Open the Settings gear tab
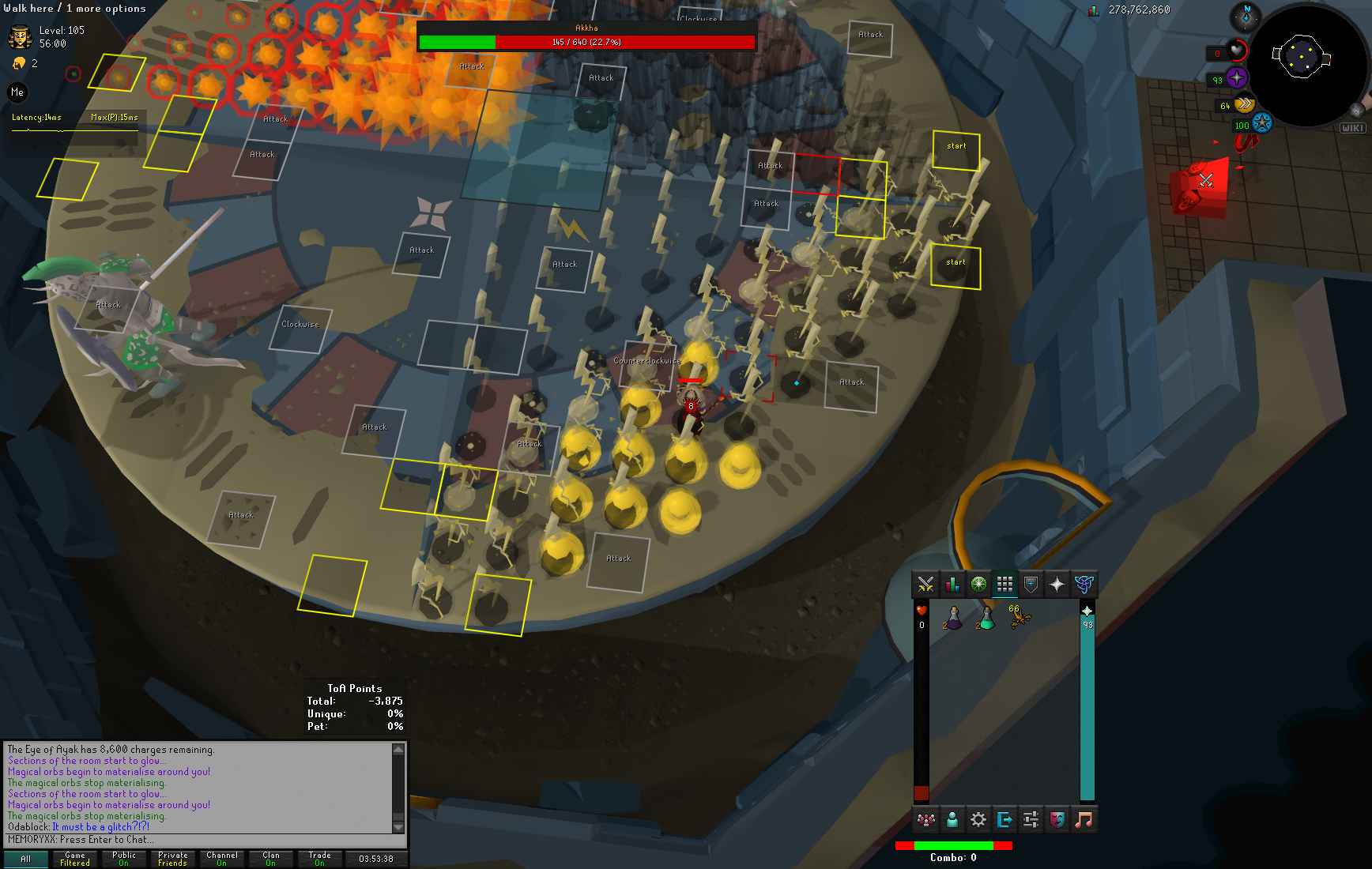Screen dimensions: 1372x869 [x=978, y=820]
